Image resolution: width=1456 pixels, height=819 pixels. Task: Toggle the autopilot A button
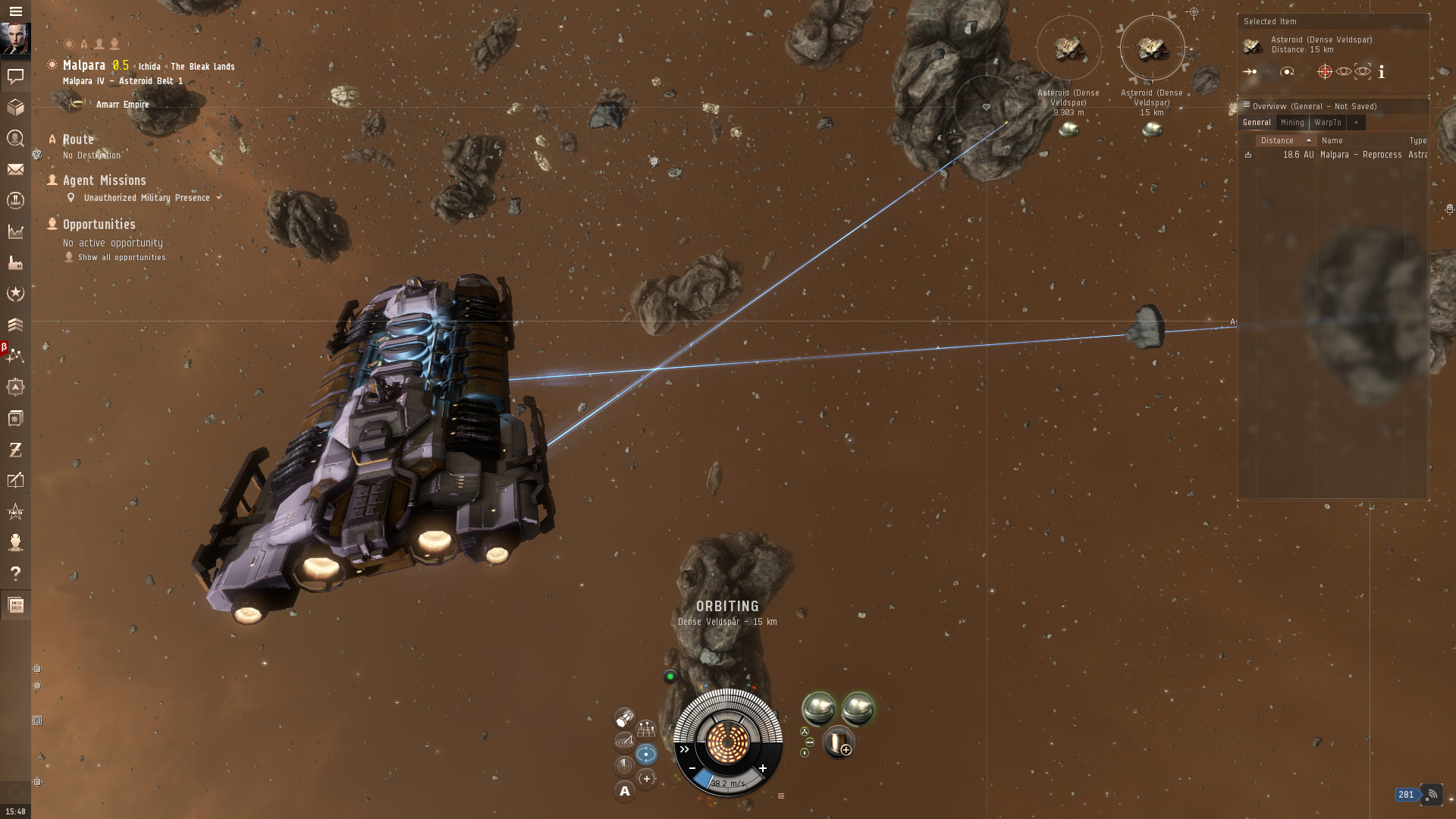tap(625, 792)
